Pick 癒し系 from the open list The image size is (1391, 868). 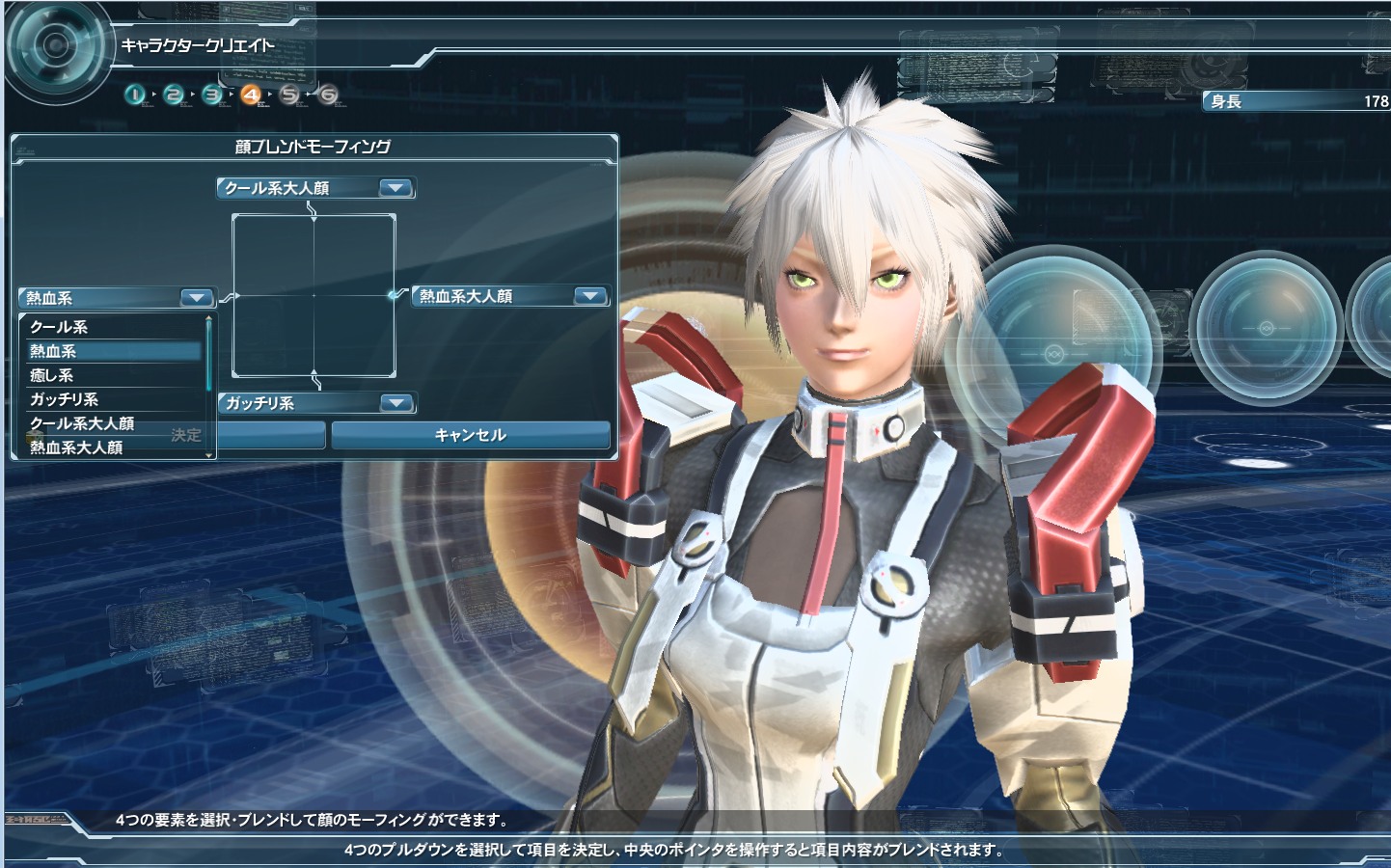point(114,375)
